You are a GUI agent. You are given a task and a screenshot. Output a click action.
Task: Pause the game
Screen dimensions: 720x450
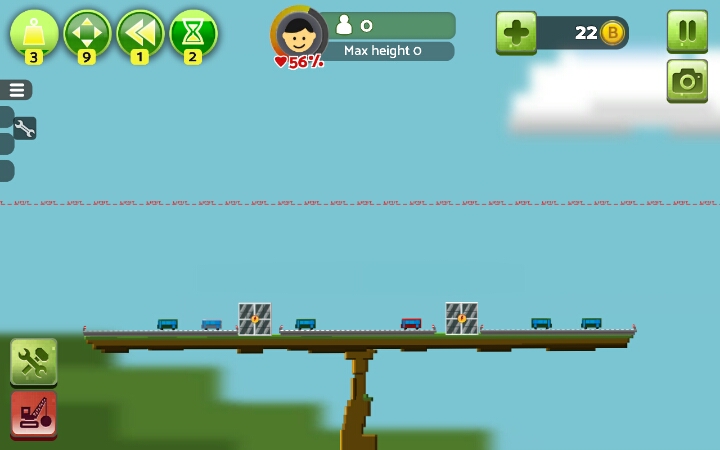687,31
